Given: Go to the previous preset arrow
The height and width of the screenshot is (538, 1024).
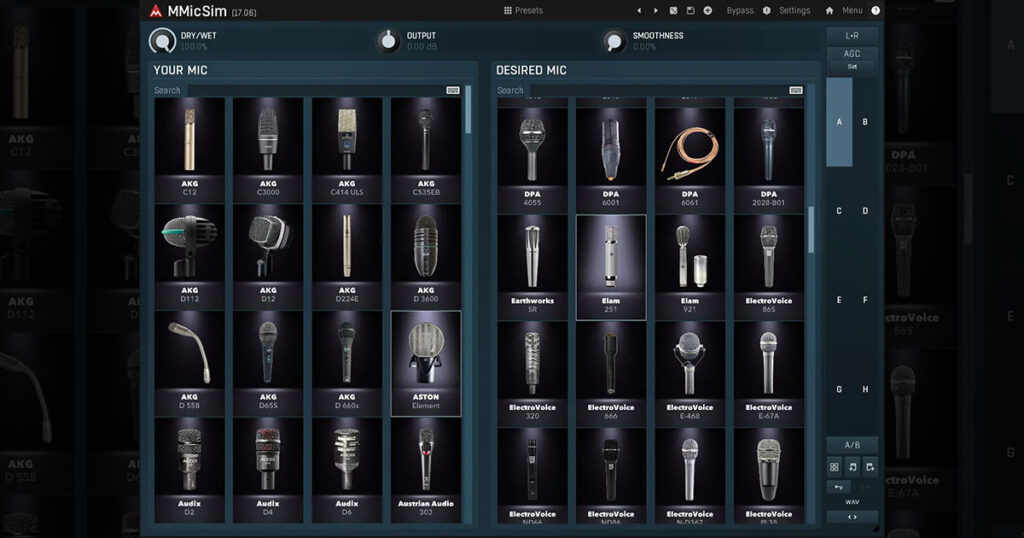Looking at the screenshot, I should (639, 10).
